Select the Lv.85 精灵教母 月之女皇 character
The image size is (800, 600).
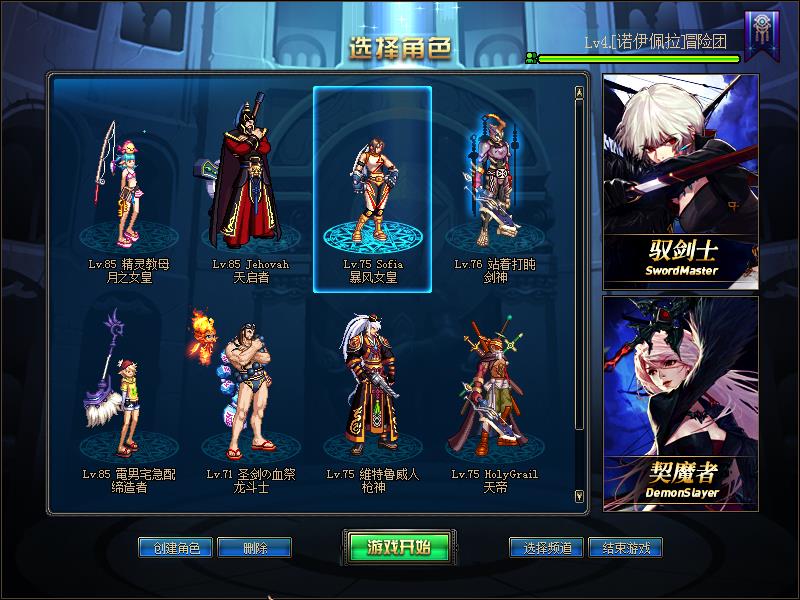[127, 190]
